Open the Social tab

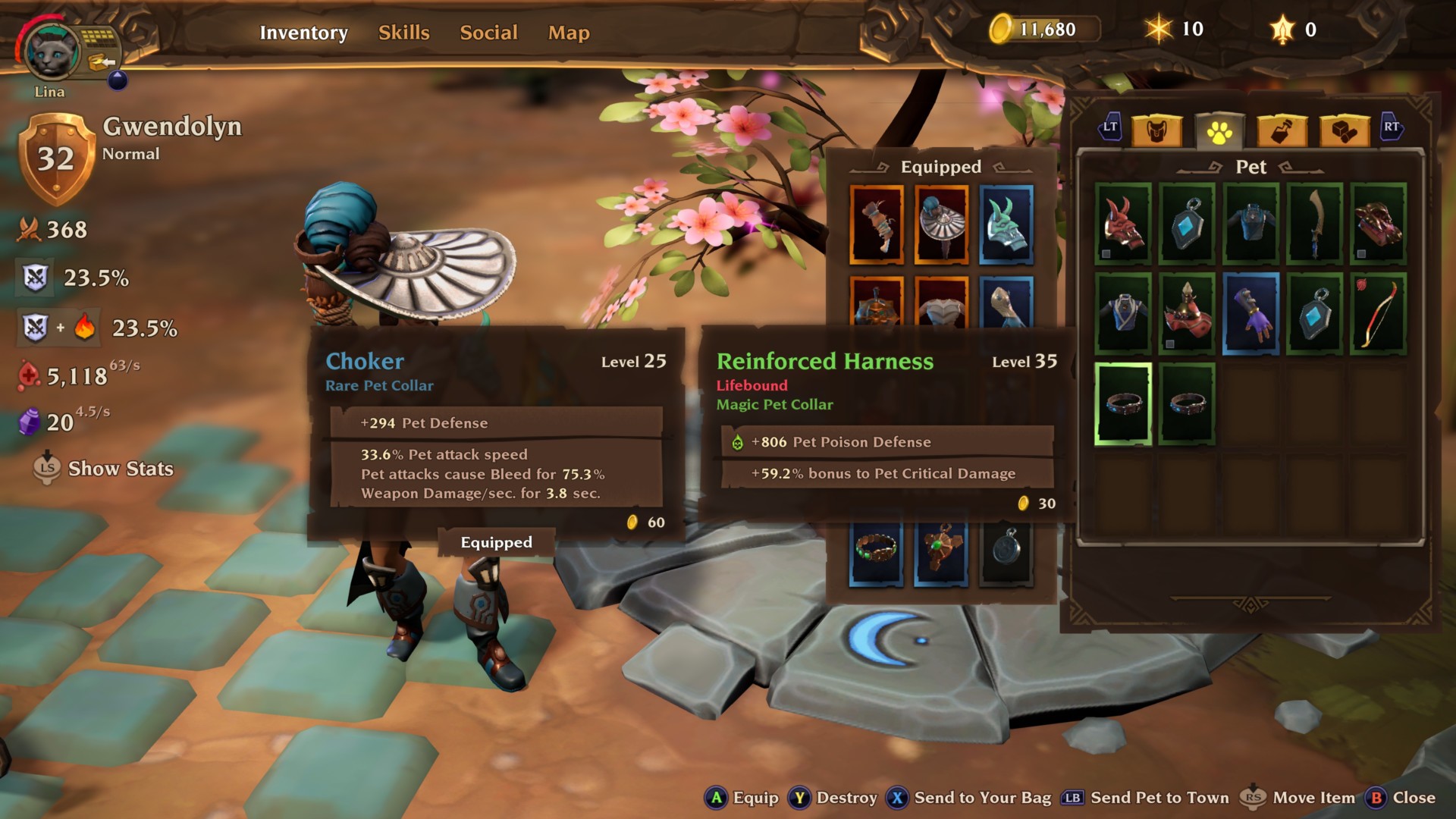(x=488, y=33)
